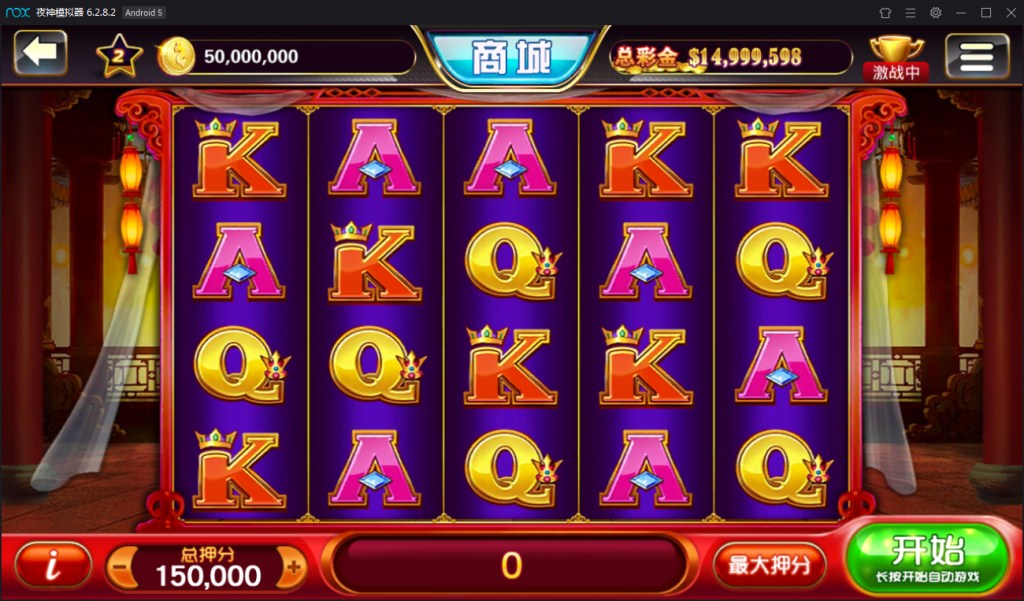Increase the total bet with plus
Screen dimensions: 1024x601
(293, 567)
